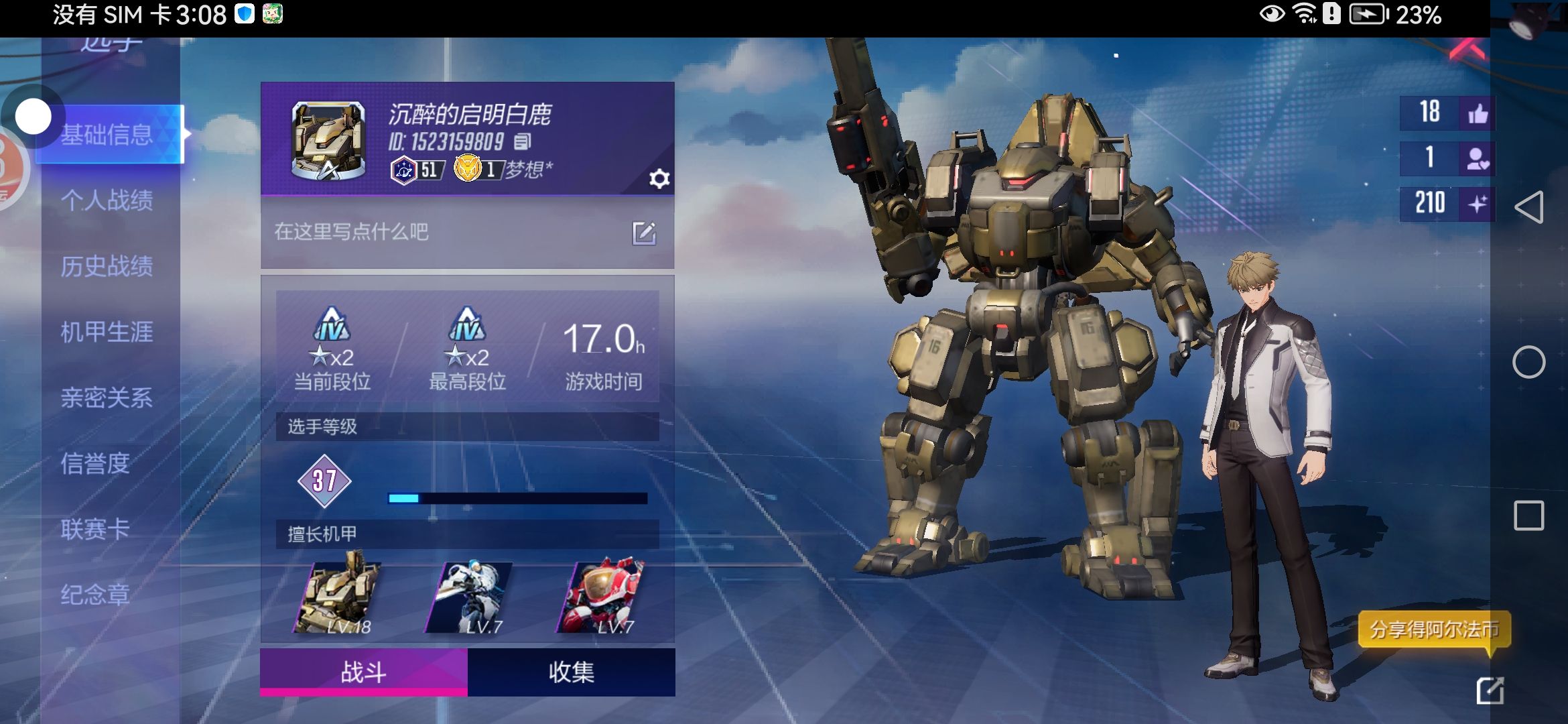Open profile settings gear icon

[659, 179]
